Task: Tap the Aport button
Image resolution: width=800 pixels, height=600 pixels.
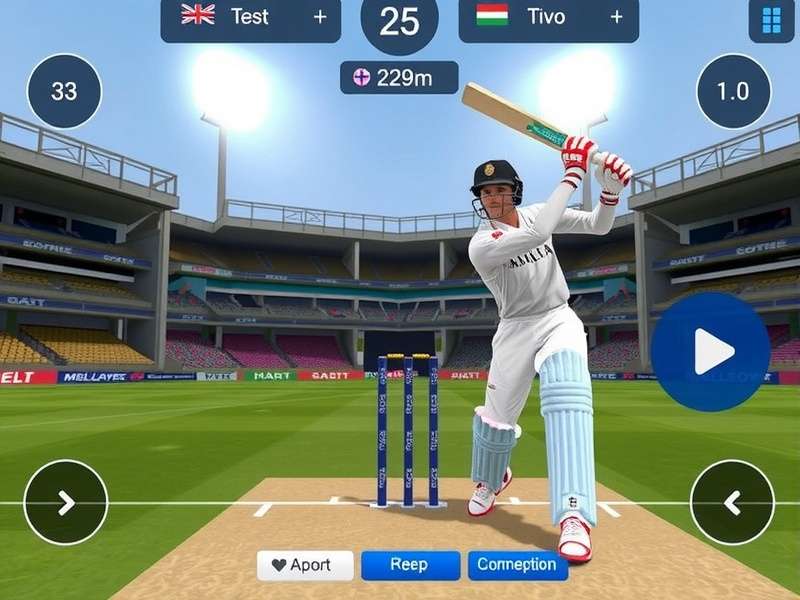Action: (x=305, y=565)
